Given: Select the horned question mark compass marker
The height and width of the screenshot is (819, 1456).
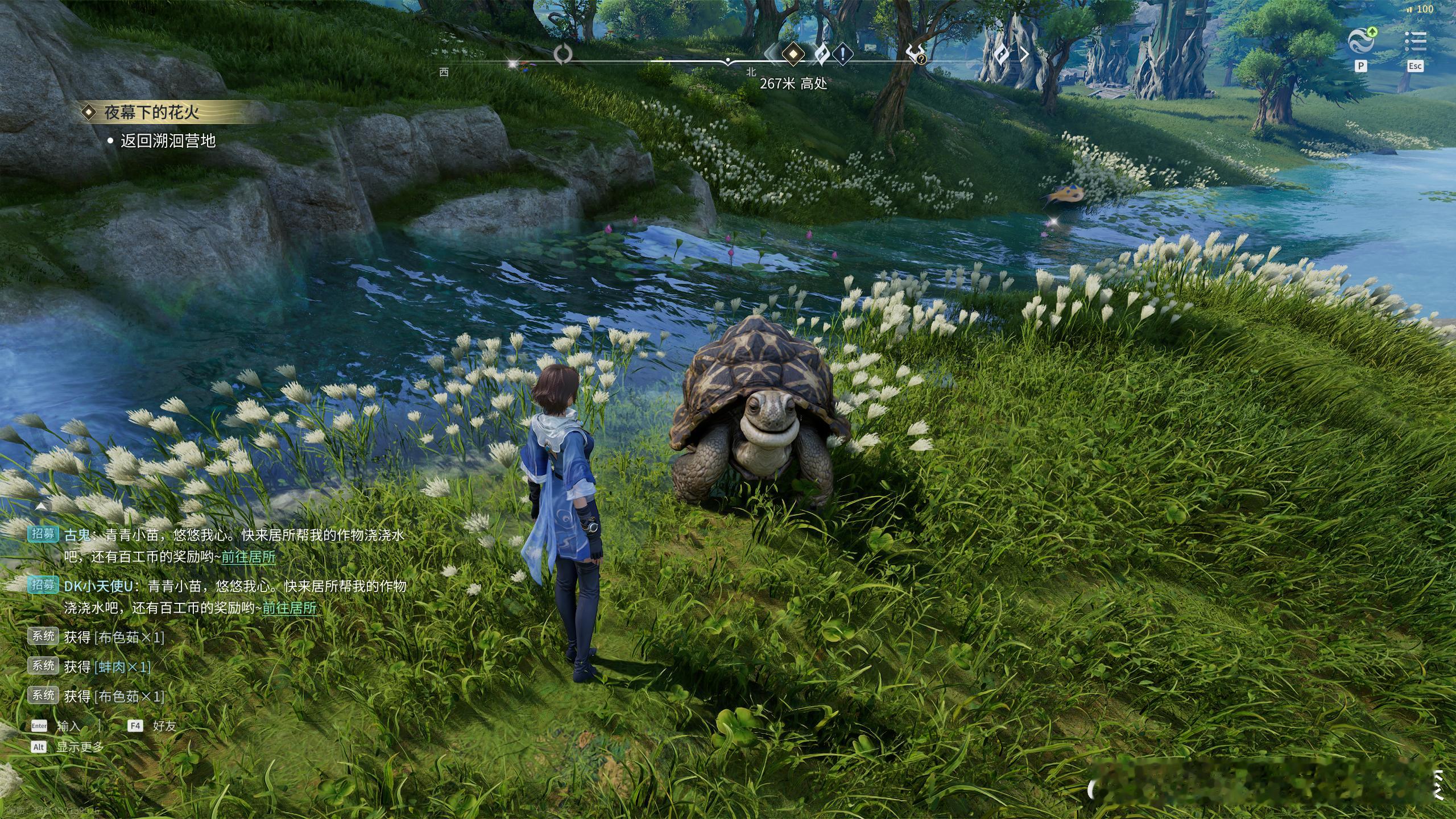Looking at the screenshot, I should 916,55.
